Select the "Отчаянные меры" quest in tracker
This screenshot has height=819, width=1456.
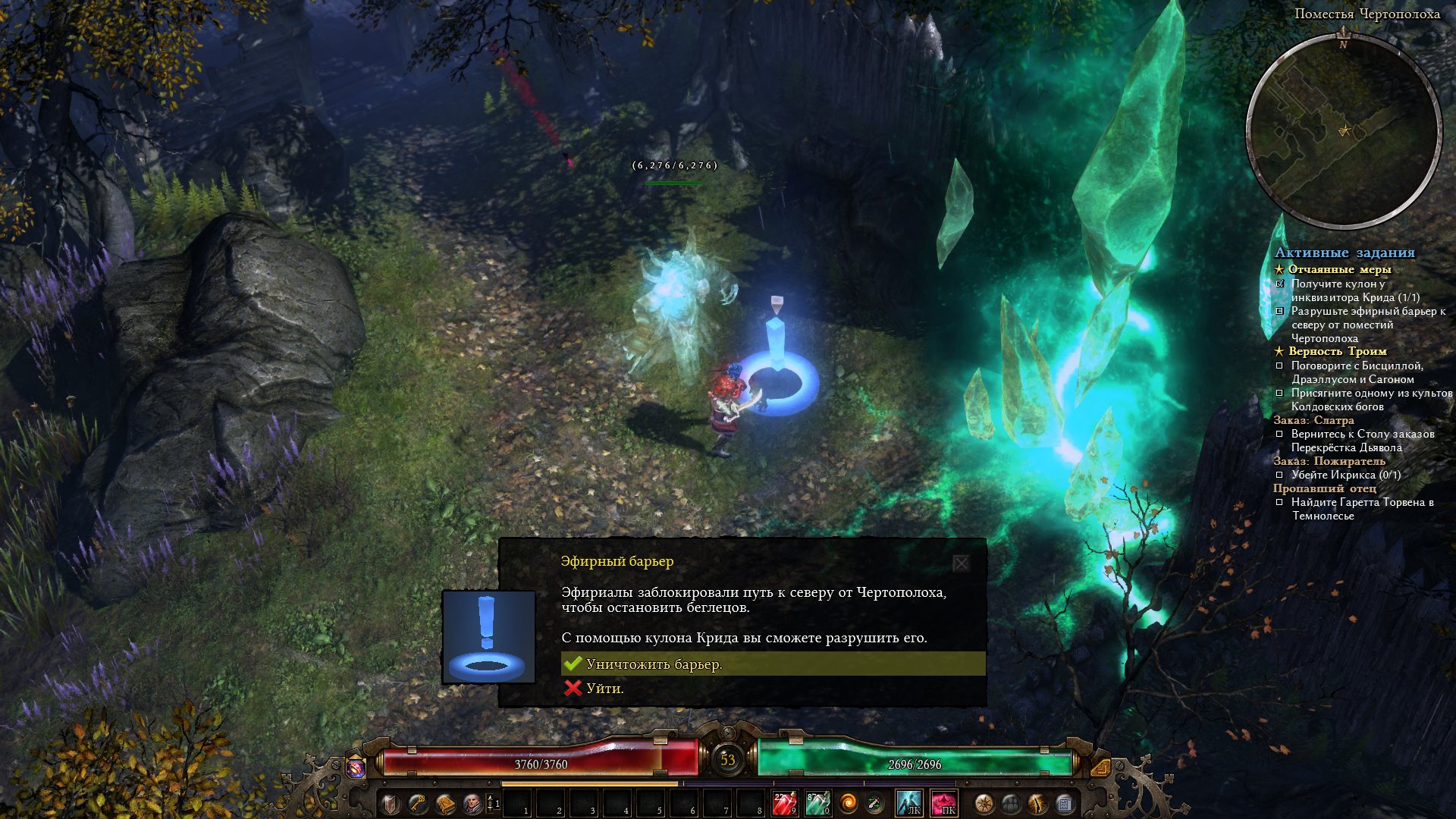[x=1339, y=269]
